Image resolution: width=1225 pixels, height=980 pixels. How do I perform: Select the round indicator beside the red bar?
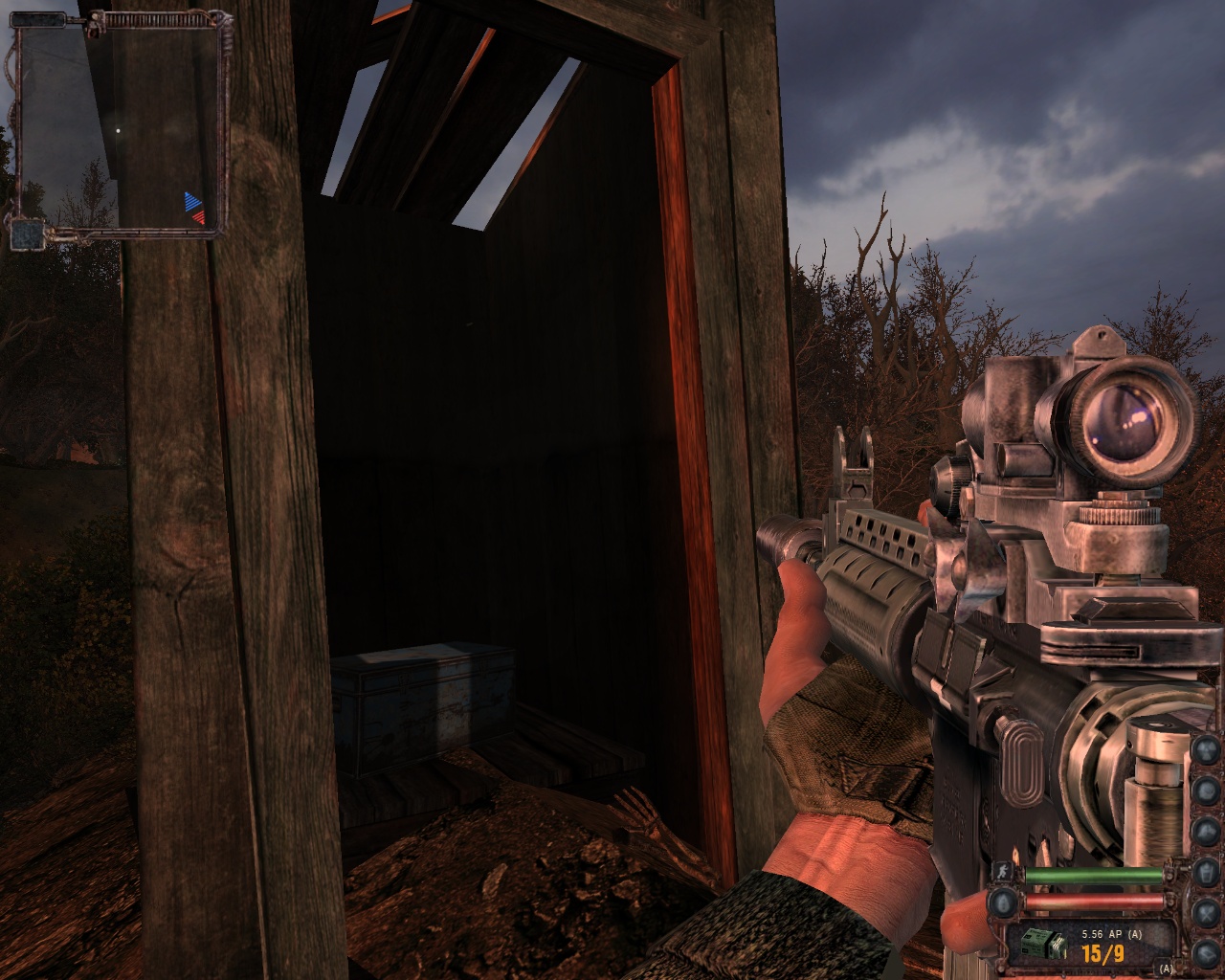tap(1003, 902)
